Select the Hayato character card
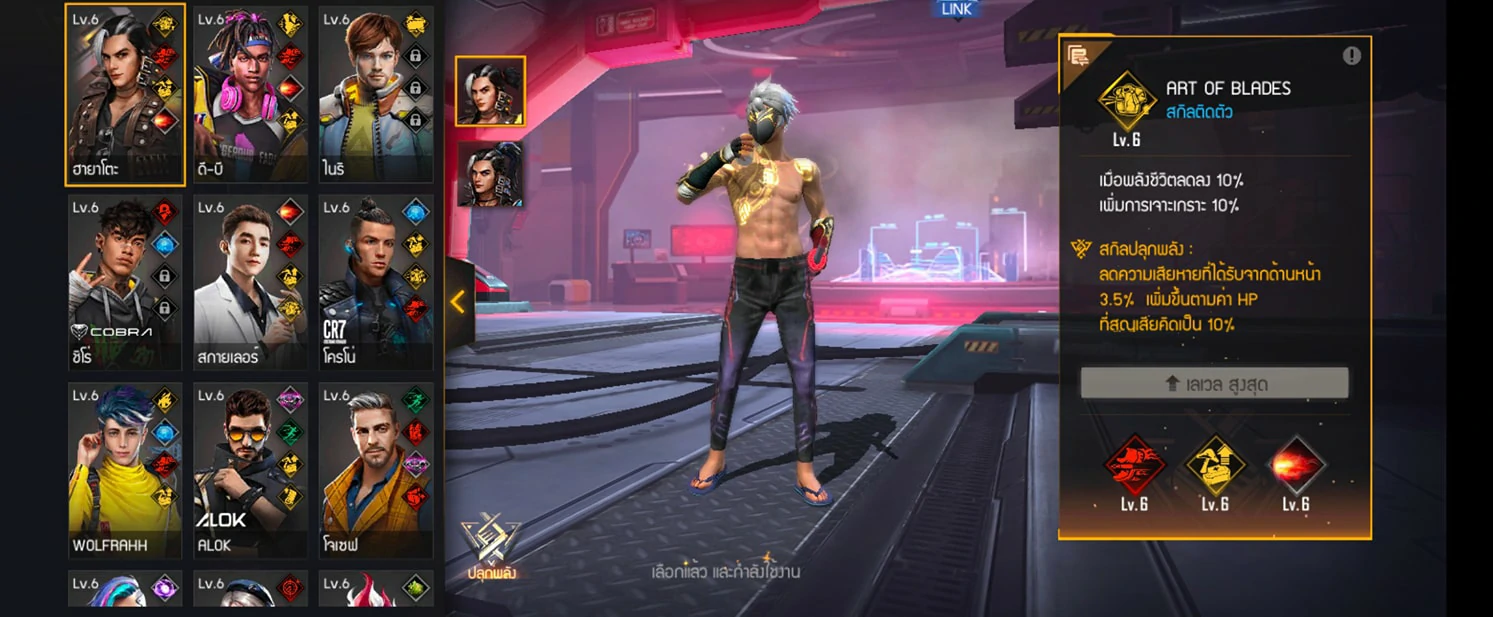The width and height of the screenshot is (1493, 617). pyautogui.click(x=124, y=95)
